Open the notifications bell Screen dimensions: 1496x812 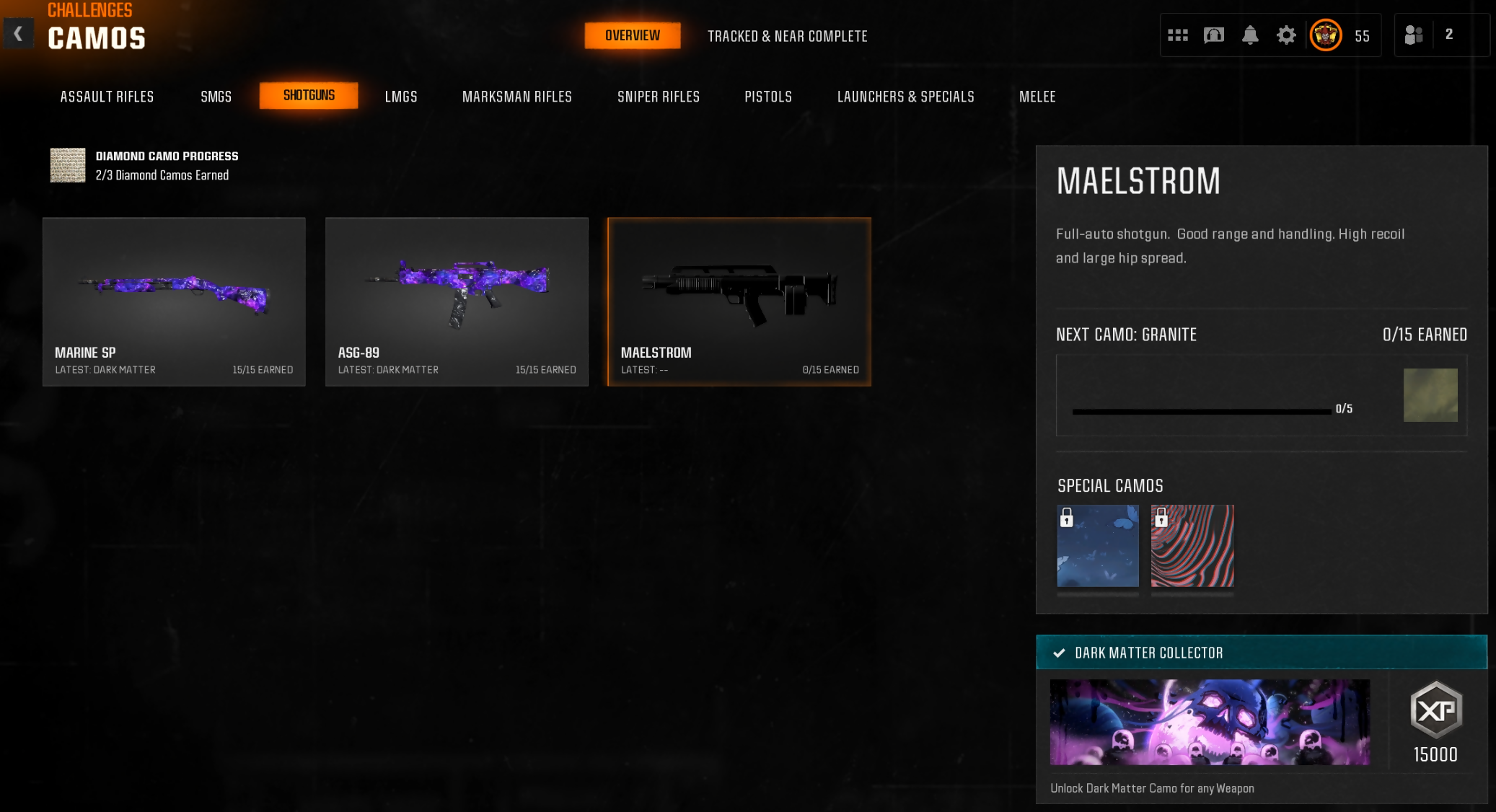(1249, 35)
